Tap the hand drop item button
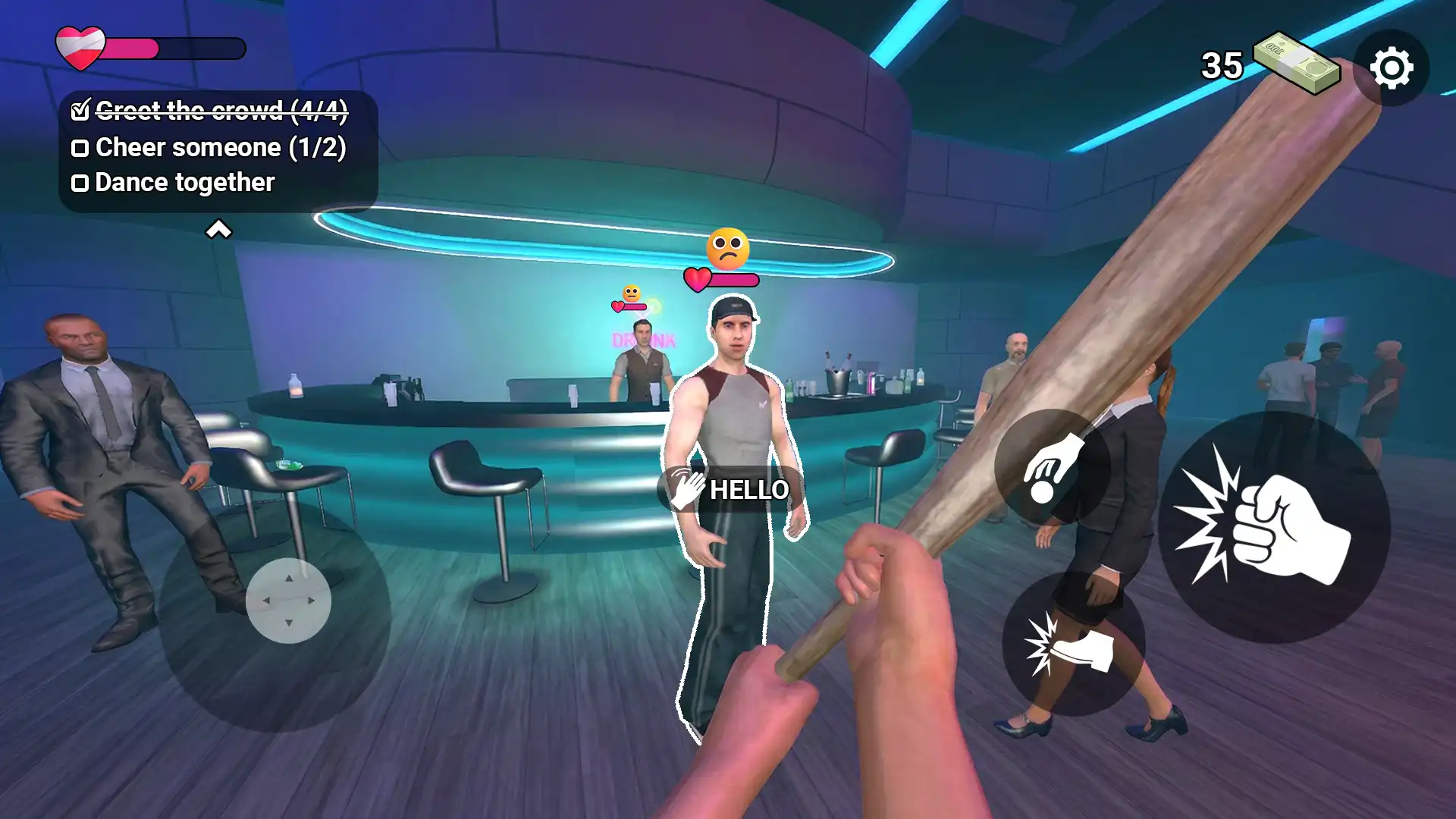 [1053, 467]
